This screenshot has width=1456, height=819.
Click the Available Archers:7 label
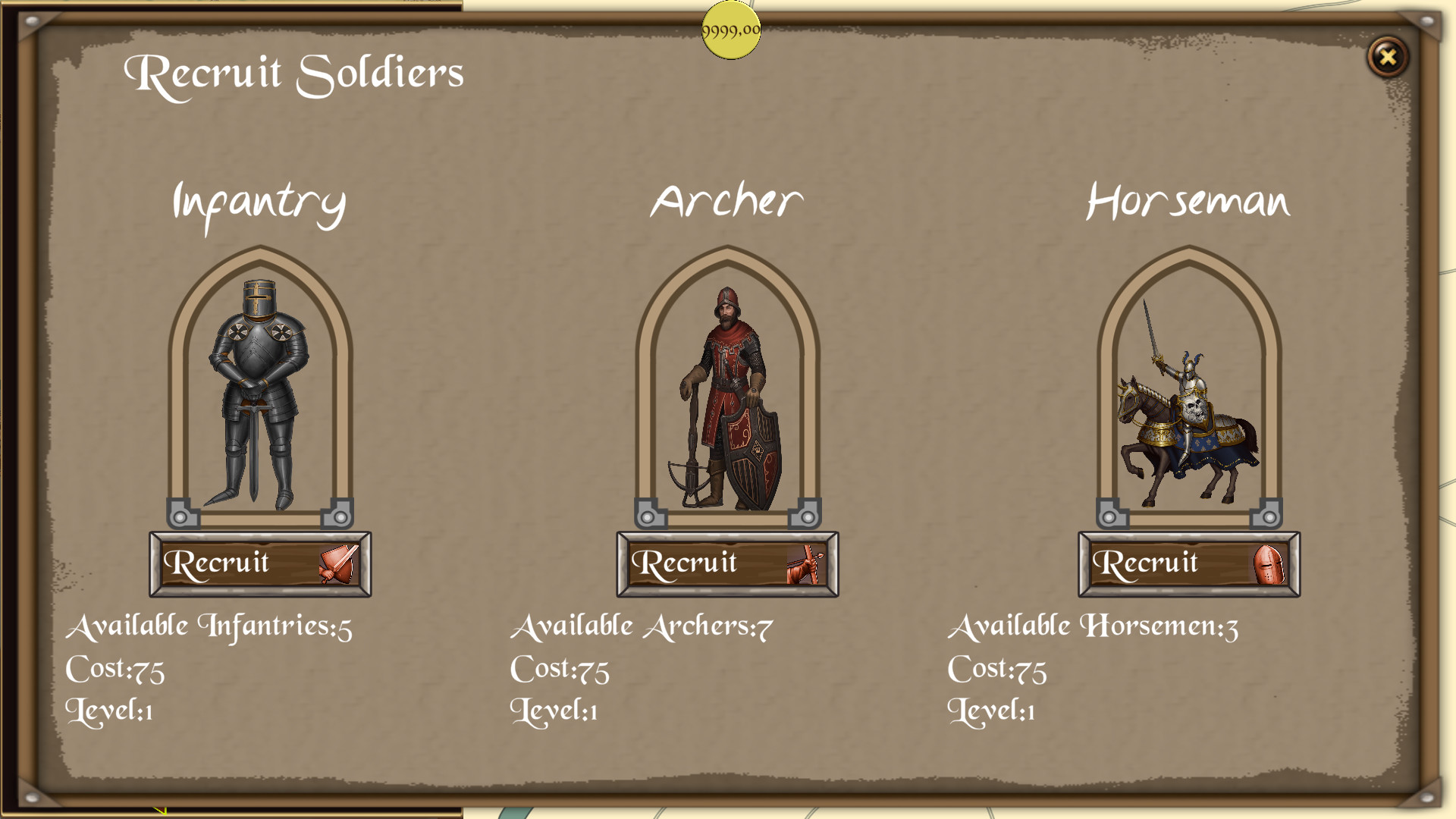click(x=642, y=626)
